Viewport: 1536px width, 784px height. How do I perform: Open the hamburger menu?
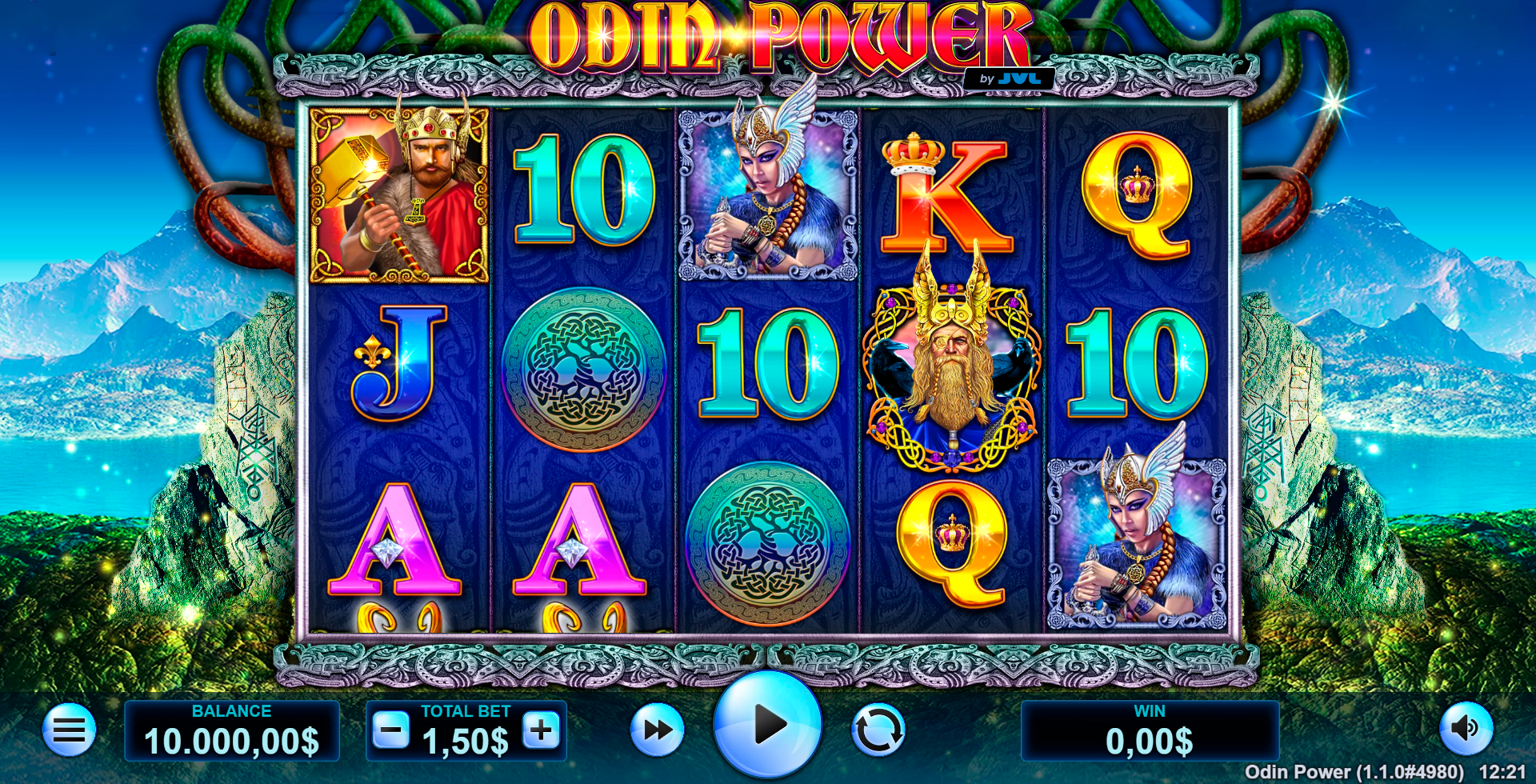pos(69,729)
